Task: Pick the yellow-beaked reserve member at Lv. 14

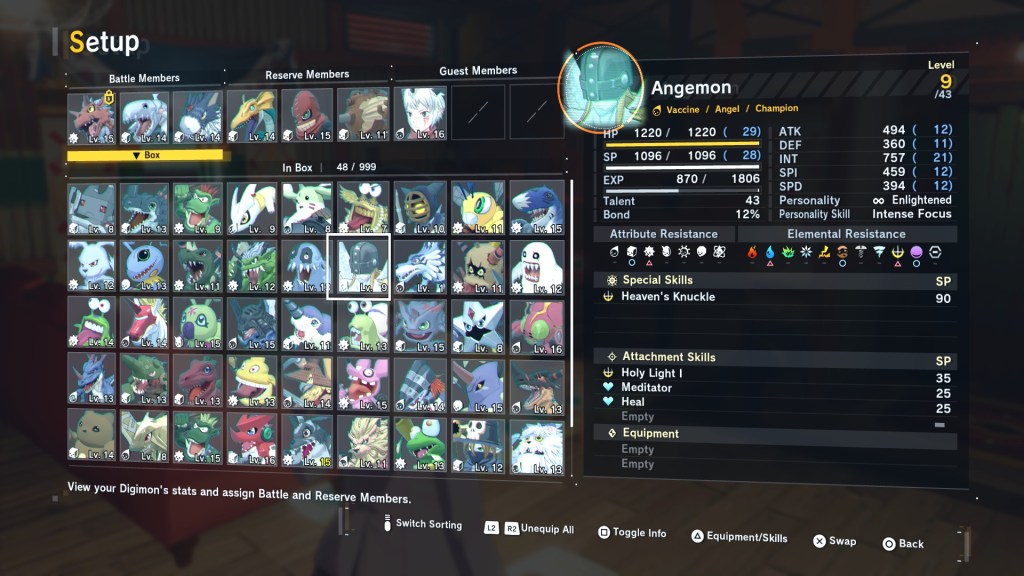Action: tap(251, 116)
